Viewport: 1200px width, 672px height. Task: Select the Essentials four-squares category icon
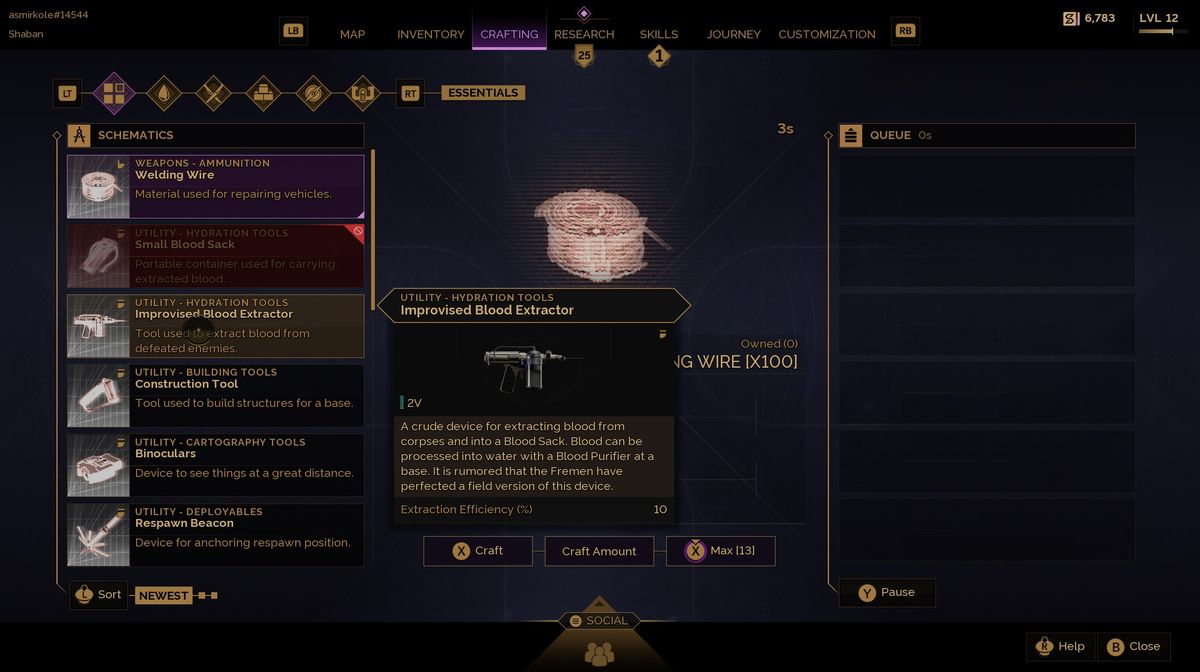coord(114,93)
